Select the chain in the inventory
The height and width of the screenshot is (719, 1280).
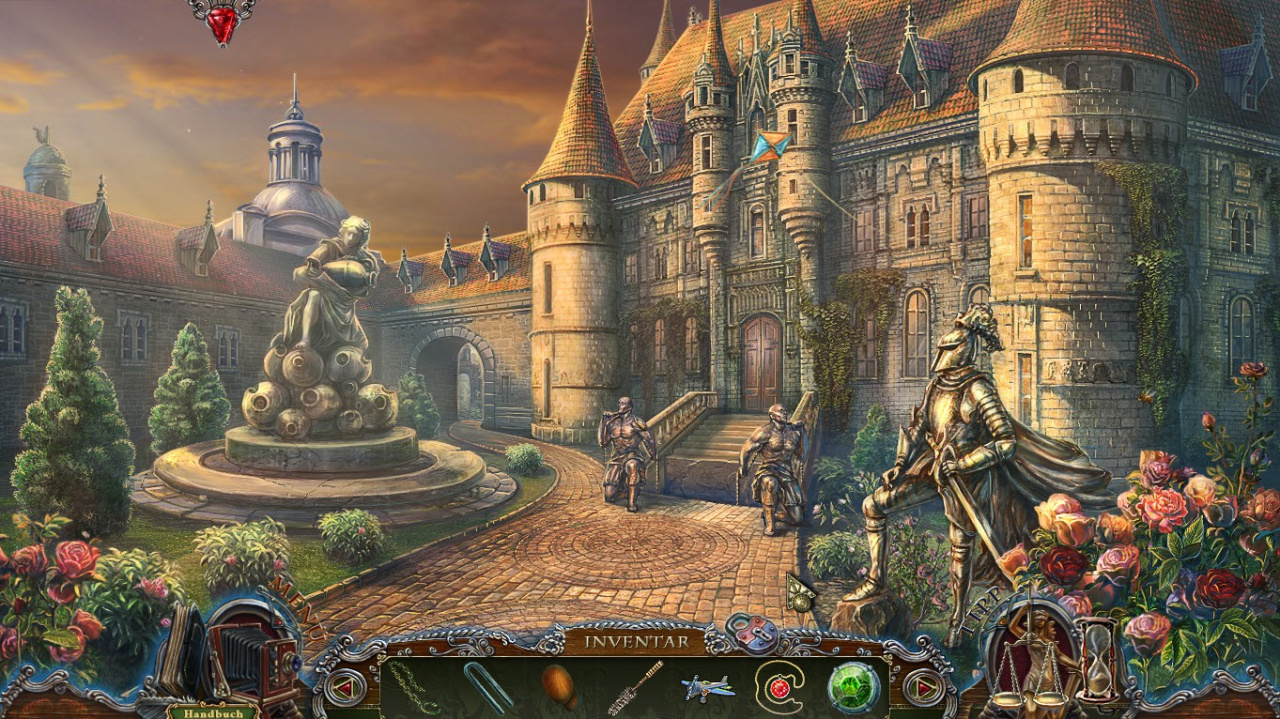[413, 687]
